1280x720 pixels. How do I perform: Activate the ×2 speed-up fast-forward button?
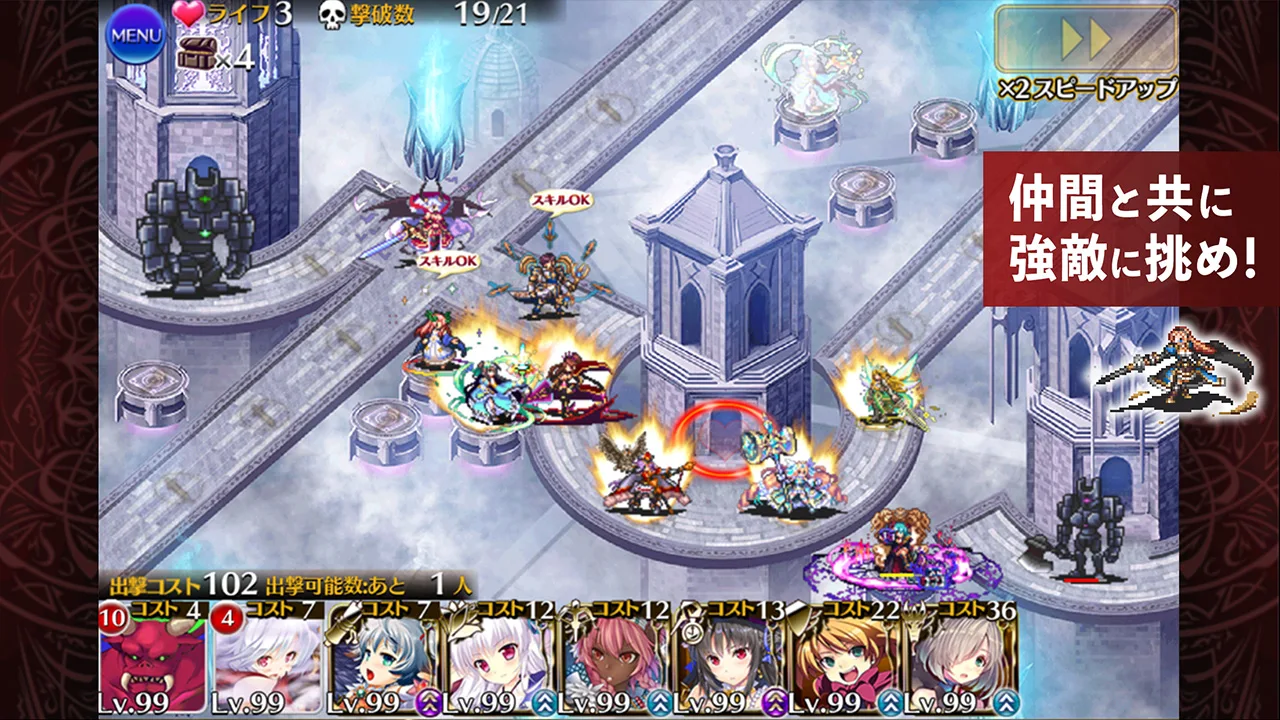pyautogui.click(x=1086, y=41)
